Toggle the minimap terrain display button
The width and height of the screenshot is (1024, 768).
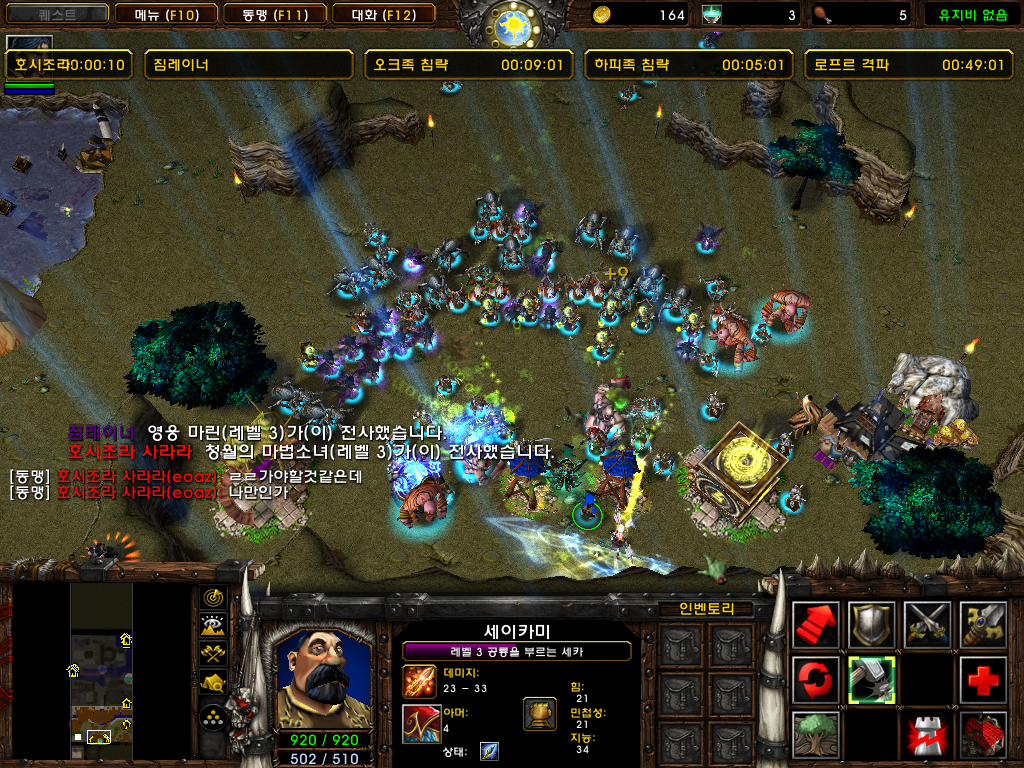213,626
